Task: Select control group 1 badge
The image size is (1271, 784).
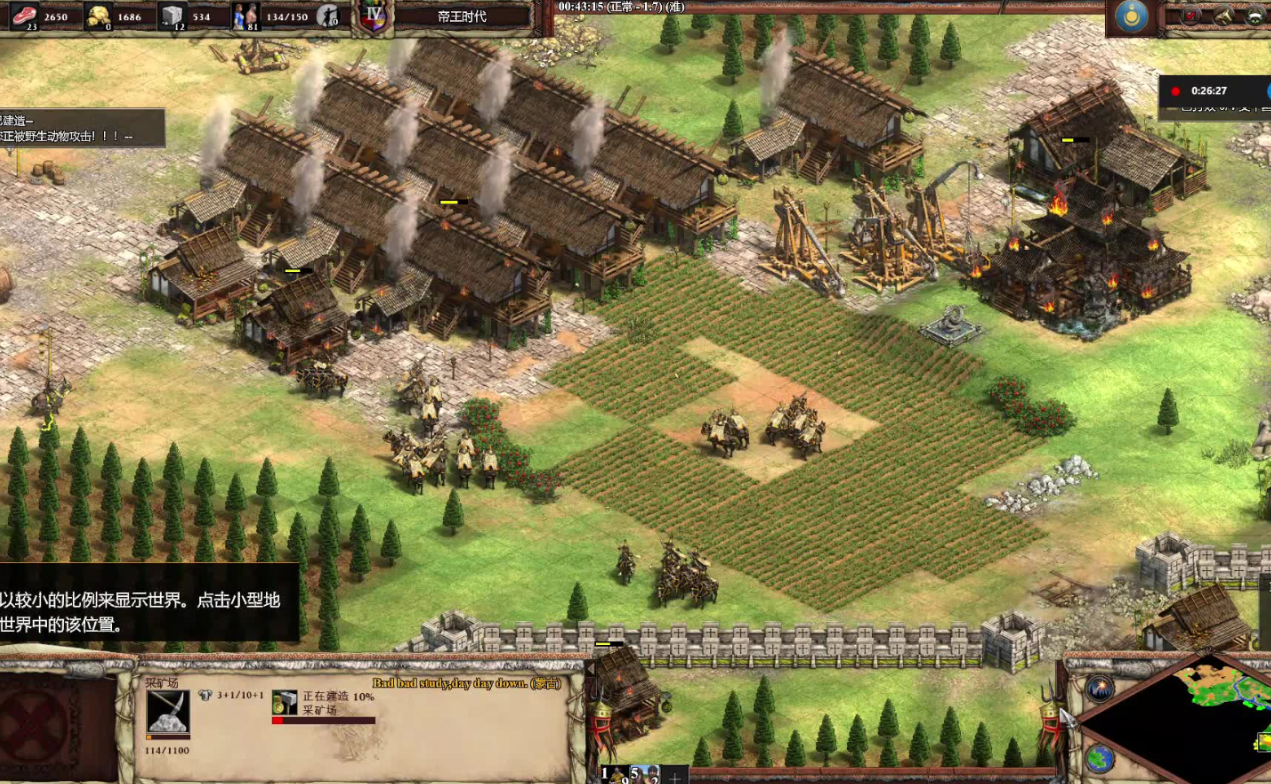Action: click(x=607, y=773)
